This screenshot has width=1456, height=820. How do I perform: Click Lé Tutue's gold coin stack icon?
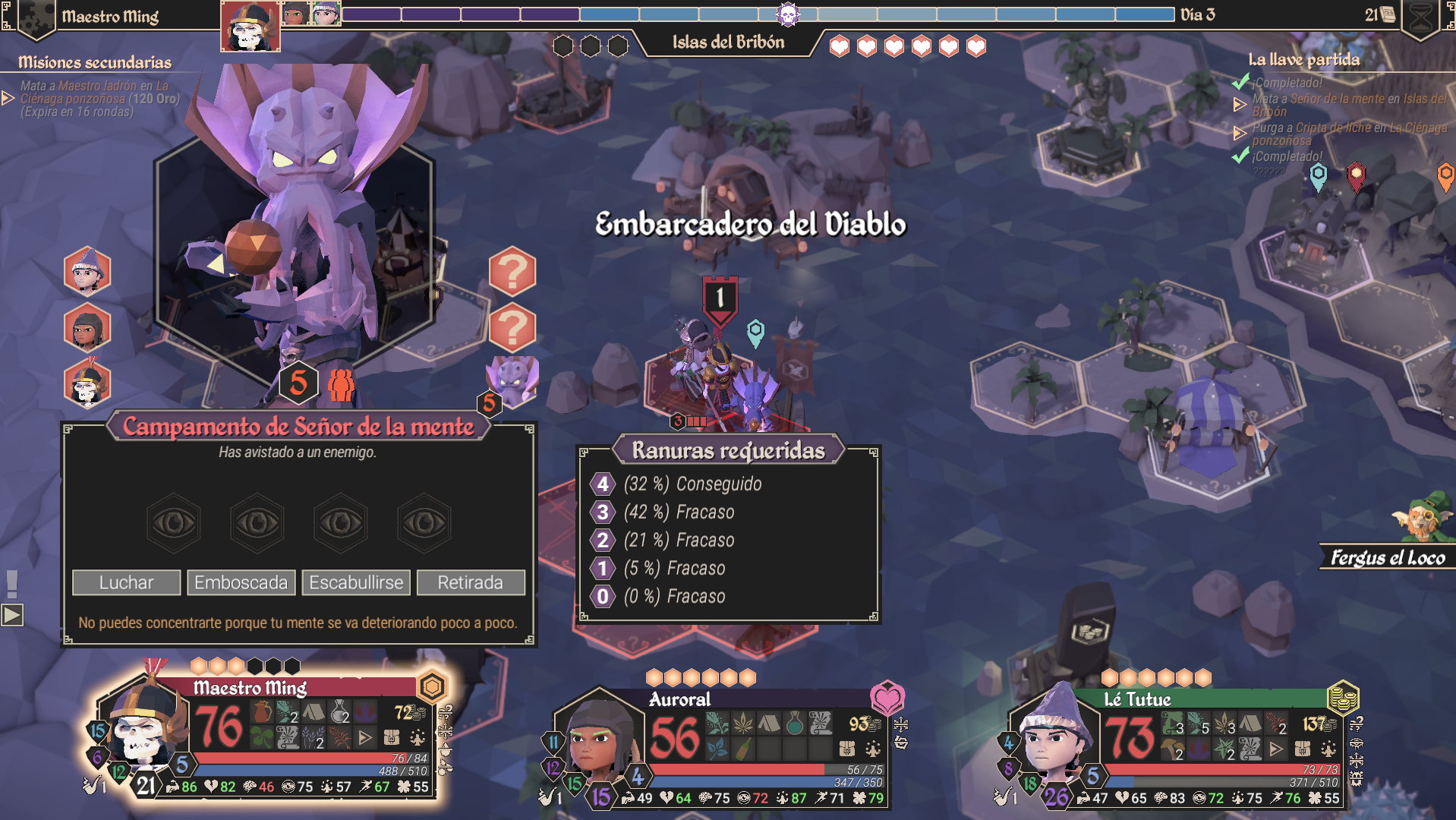[1342, 697]
